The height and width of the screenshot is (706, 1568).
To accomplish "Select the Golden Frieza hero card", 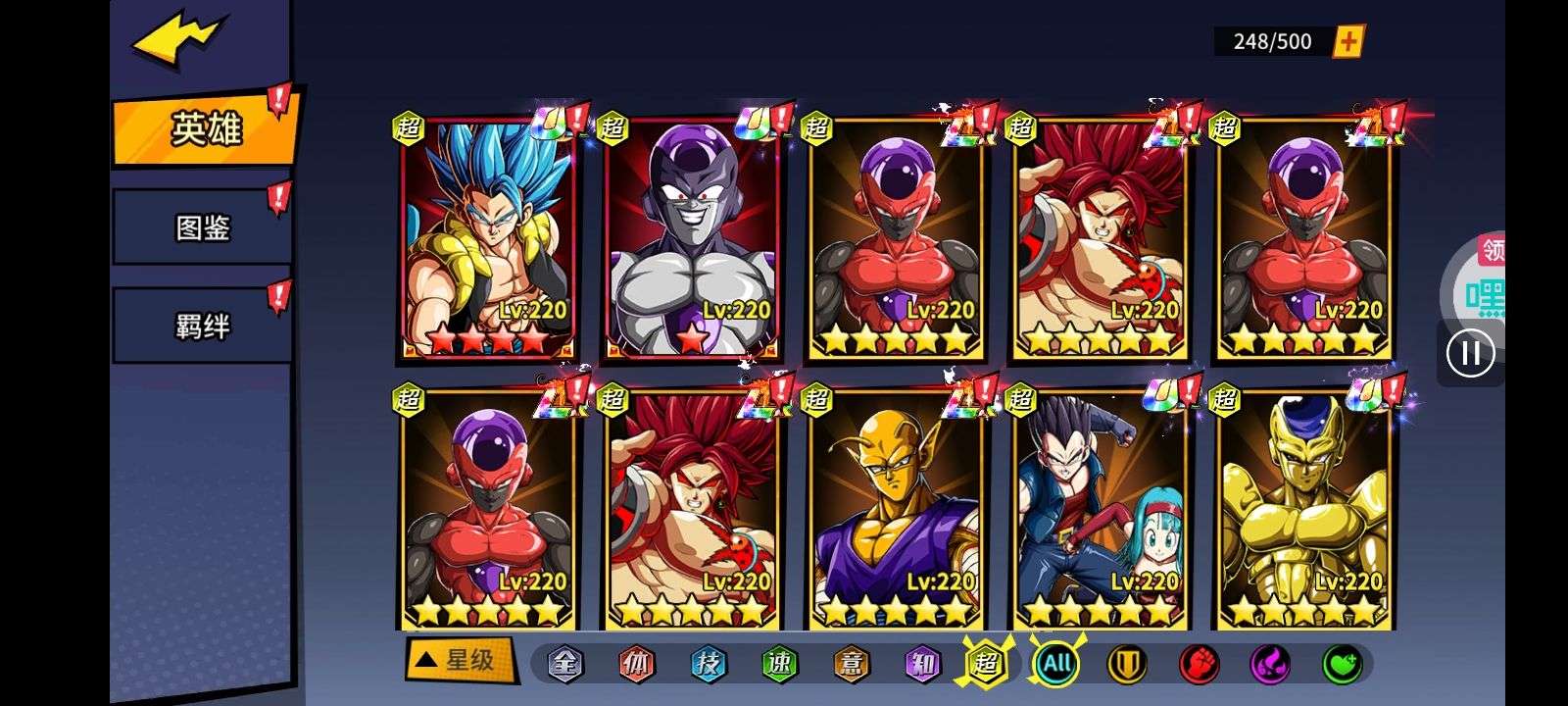I will pyautogui.click(x=1303, y=510).
